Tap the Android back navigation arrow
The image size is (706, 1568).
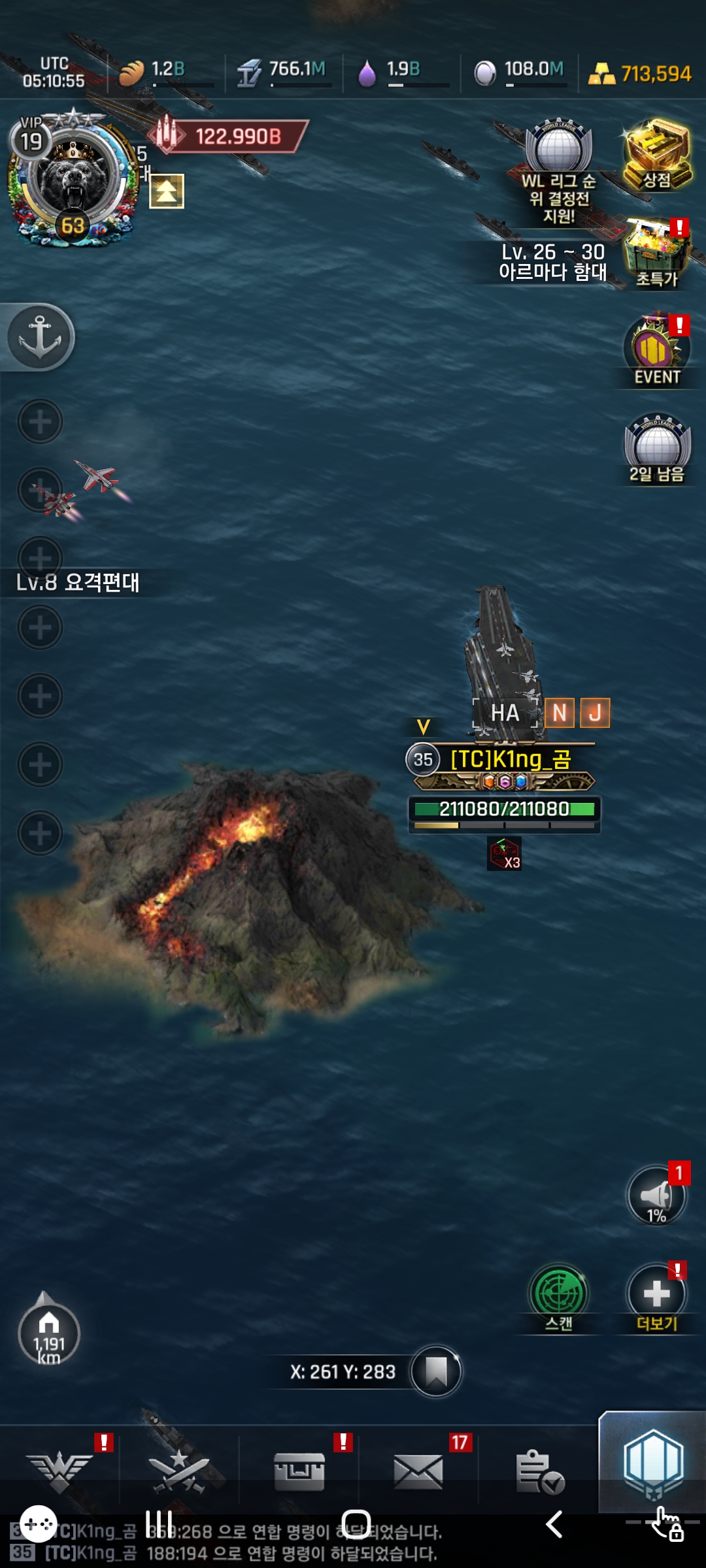[554, 1524]
